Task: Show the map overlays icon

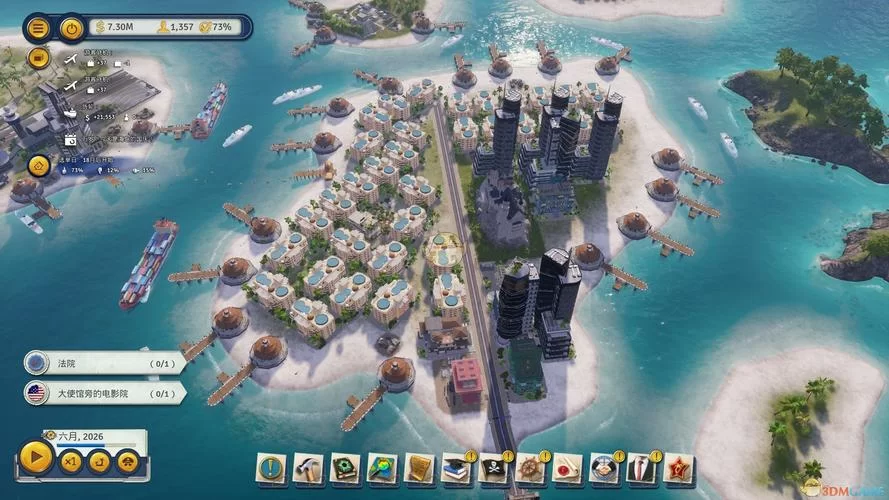Action: tap(382, 467)
